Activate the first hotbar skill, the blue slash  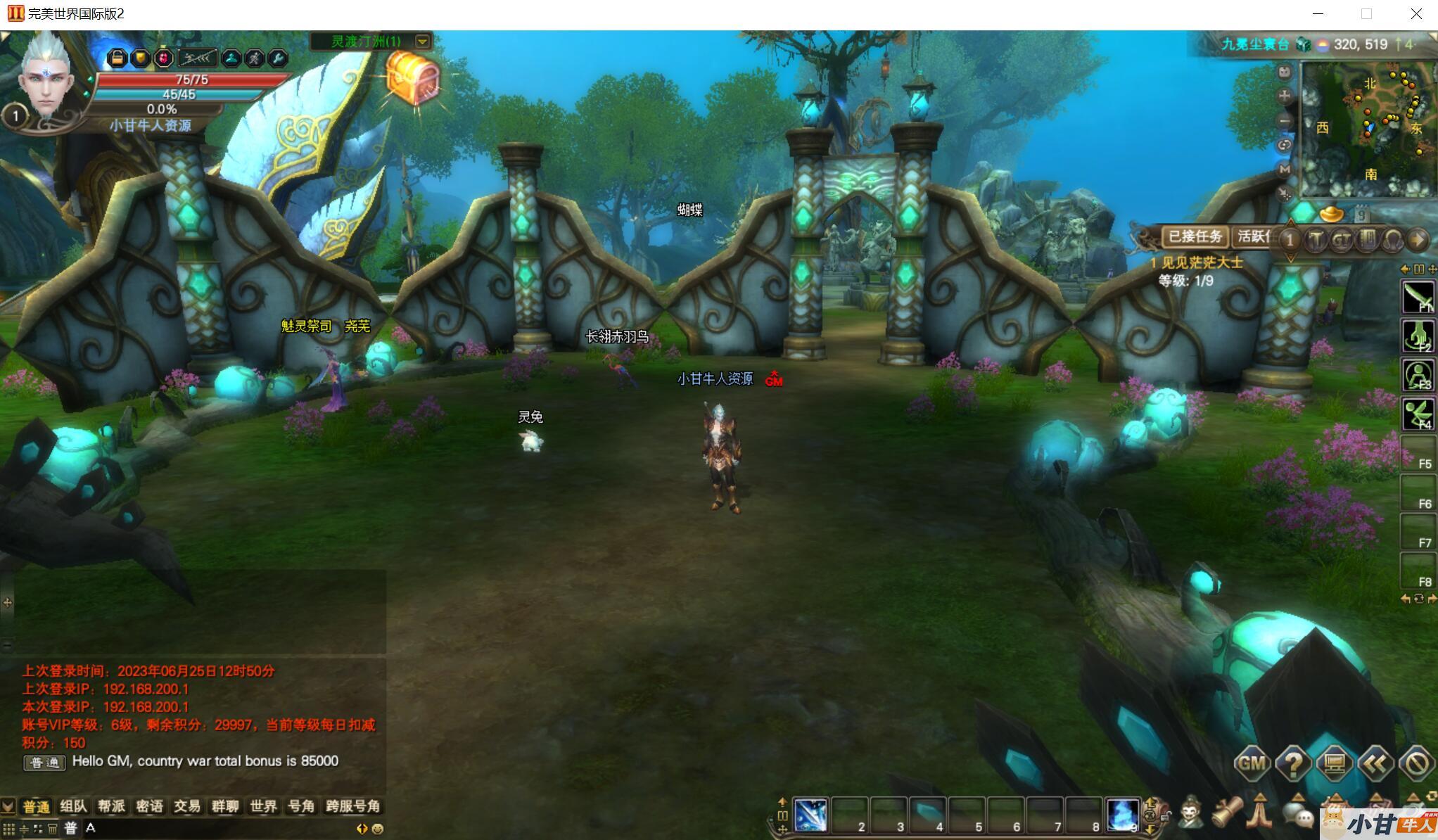click(x=810, y=815)
